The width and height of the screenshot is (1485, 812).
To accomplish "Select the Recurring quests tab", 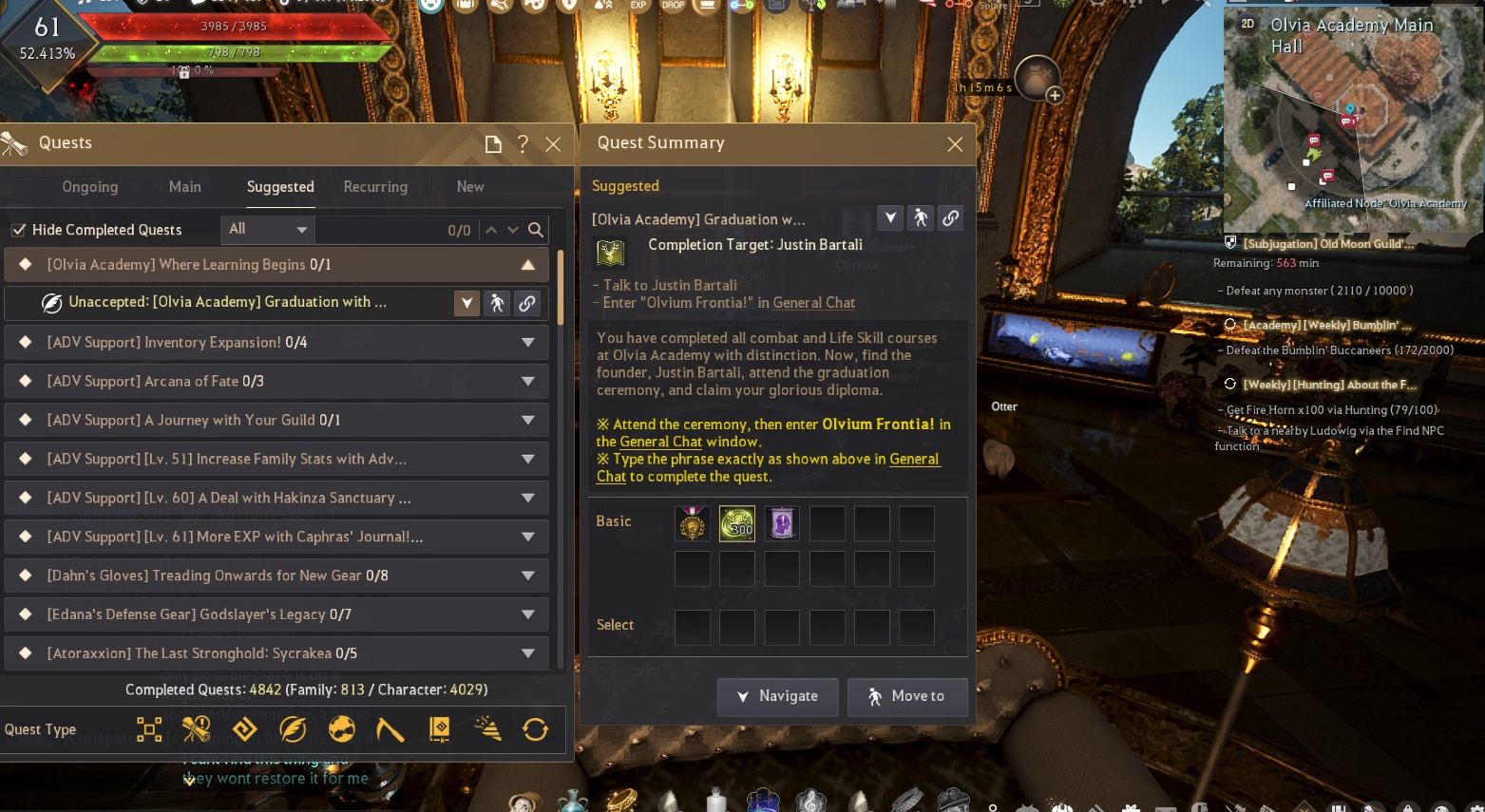I will (375, 187).
